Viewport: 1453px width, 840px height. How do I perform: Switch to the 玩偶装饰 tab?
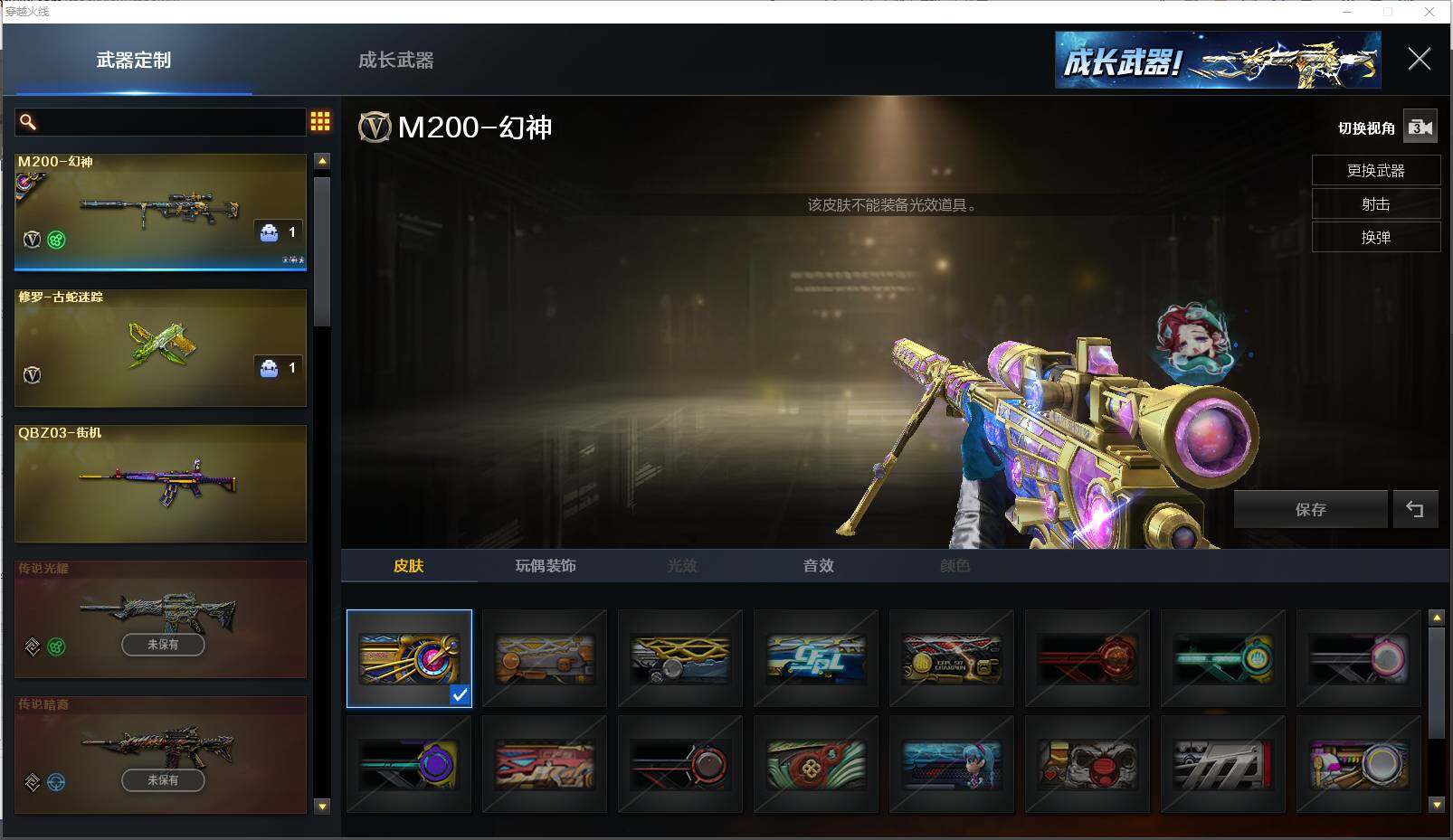pos(546,566)
